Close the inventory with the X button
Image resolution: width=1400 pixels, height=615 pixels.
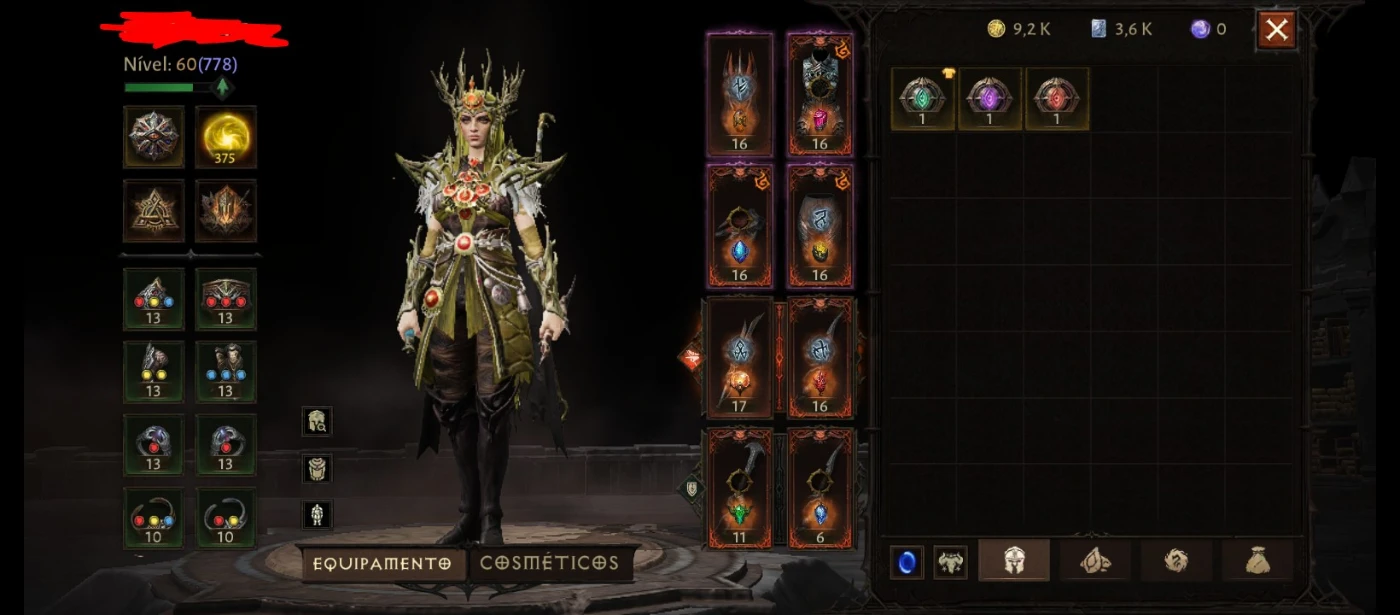click(1276, 30)
